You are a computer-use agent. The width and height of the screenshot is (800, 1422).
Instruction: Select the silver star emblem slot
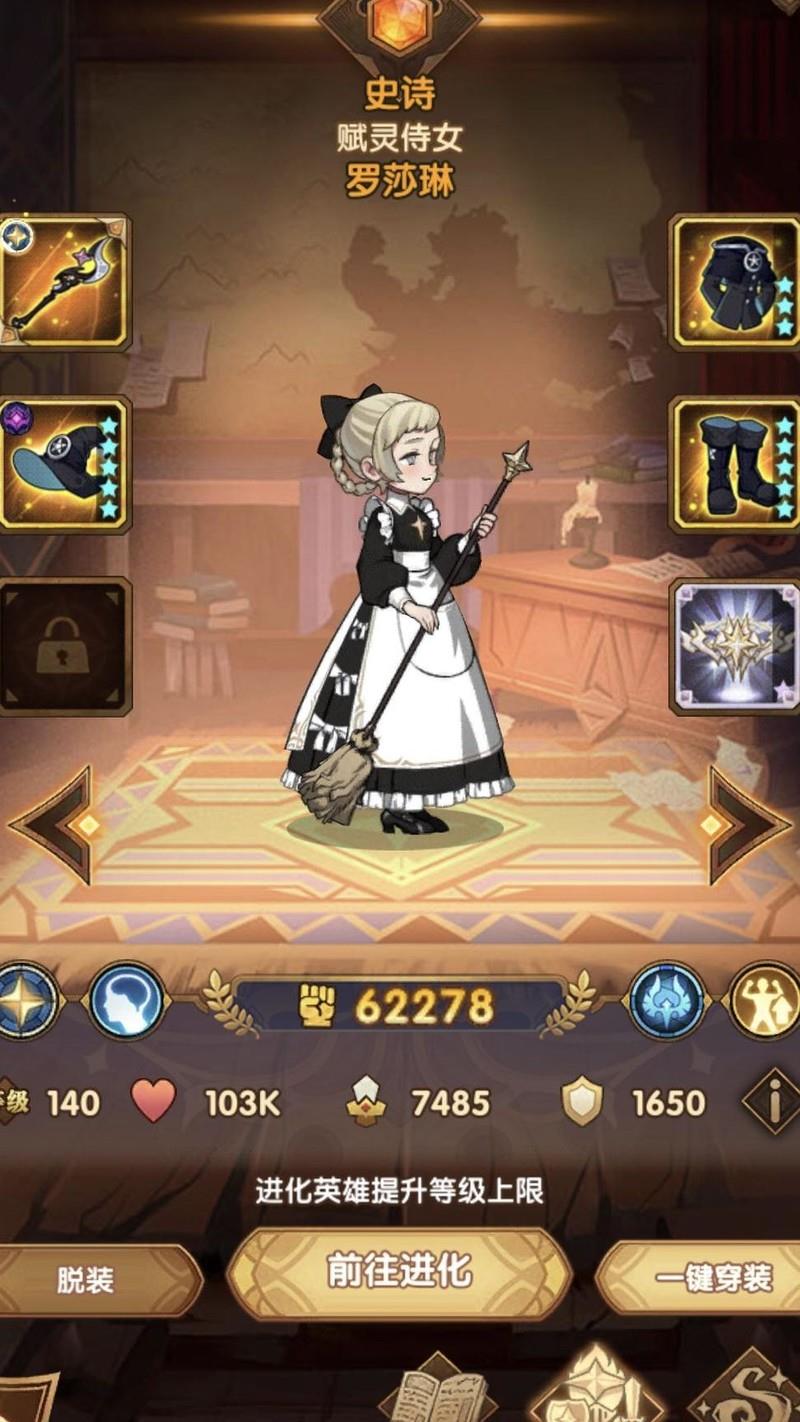[735, 646]
